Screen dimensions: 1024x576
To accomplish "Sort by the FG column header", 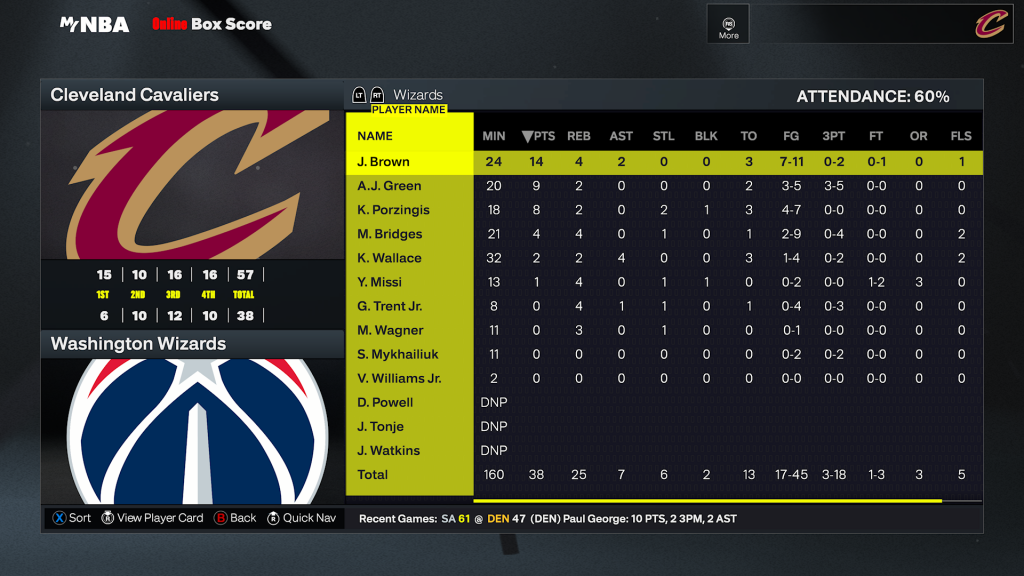I will pos(791,136).
